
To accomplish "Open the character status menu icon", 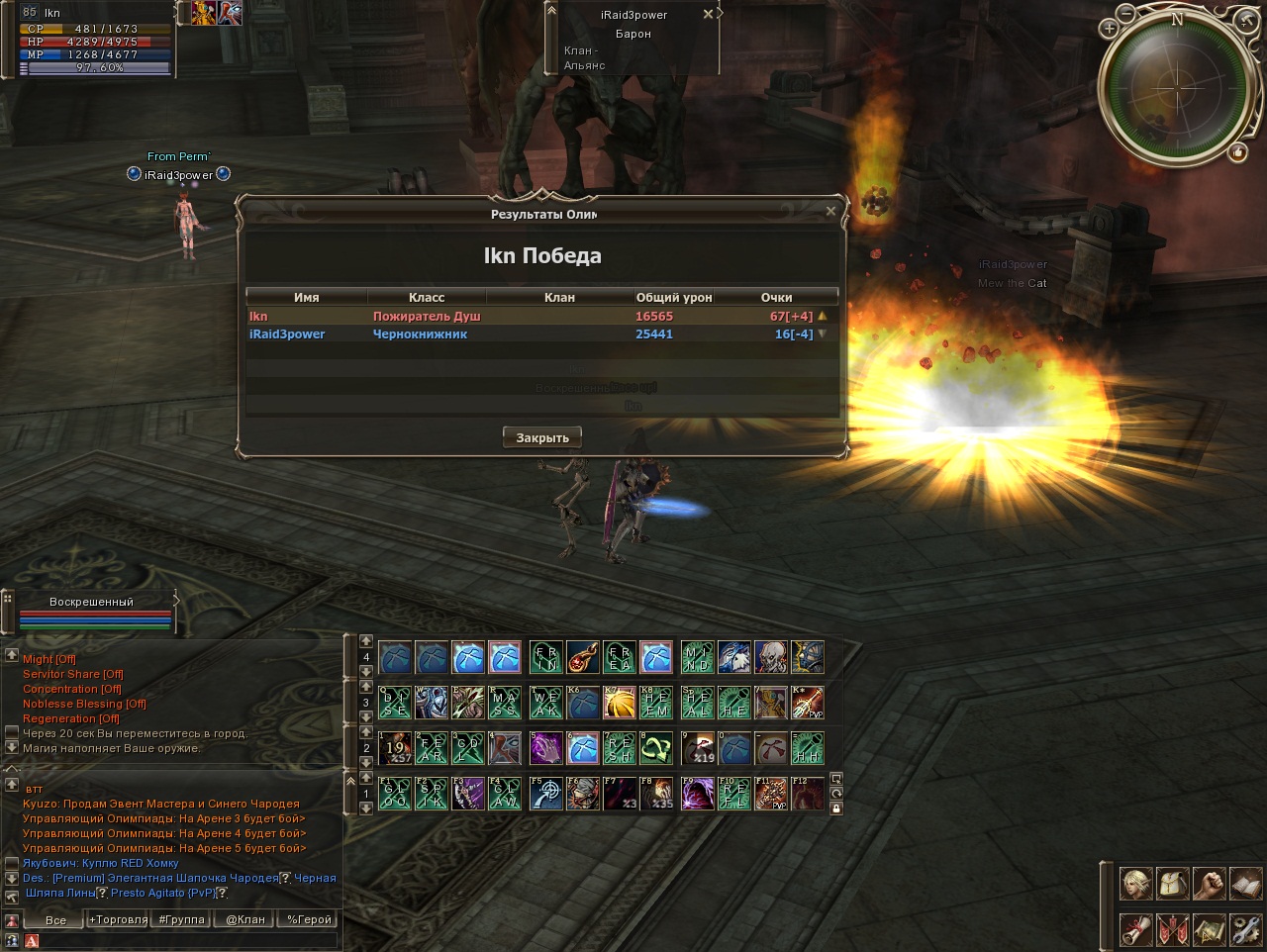I will pyautogui.click(x=1135, y=883).
